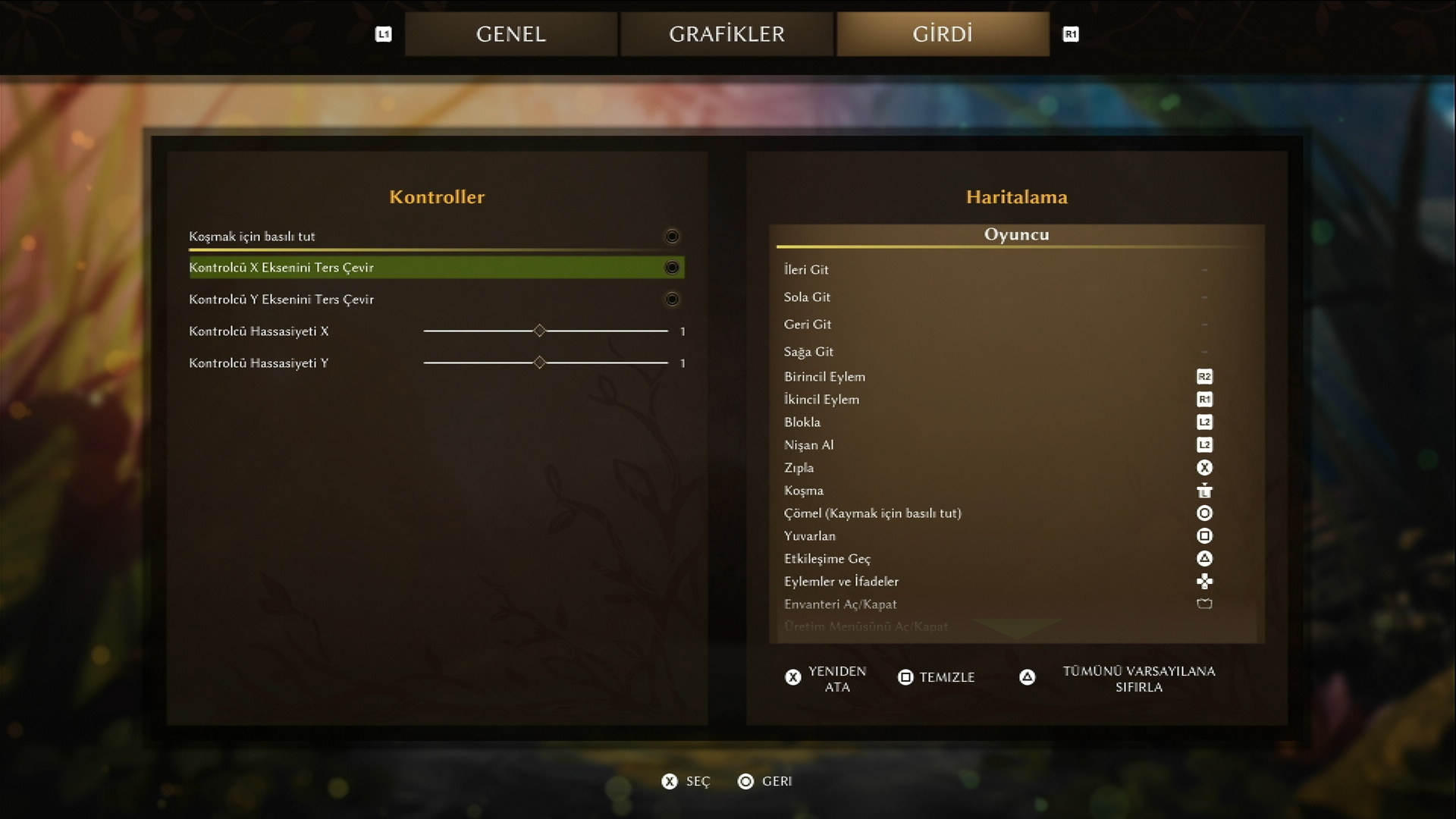Click the Nişan Al binding row
1456x819 pixels.
[x=1016, y=445]
